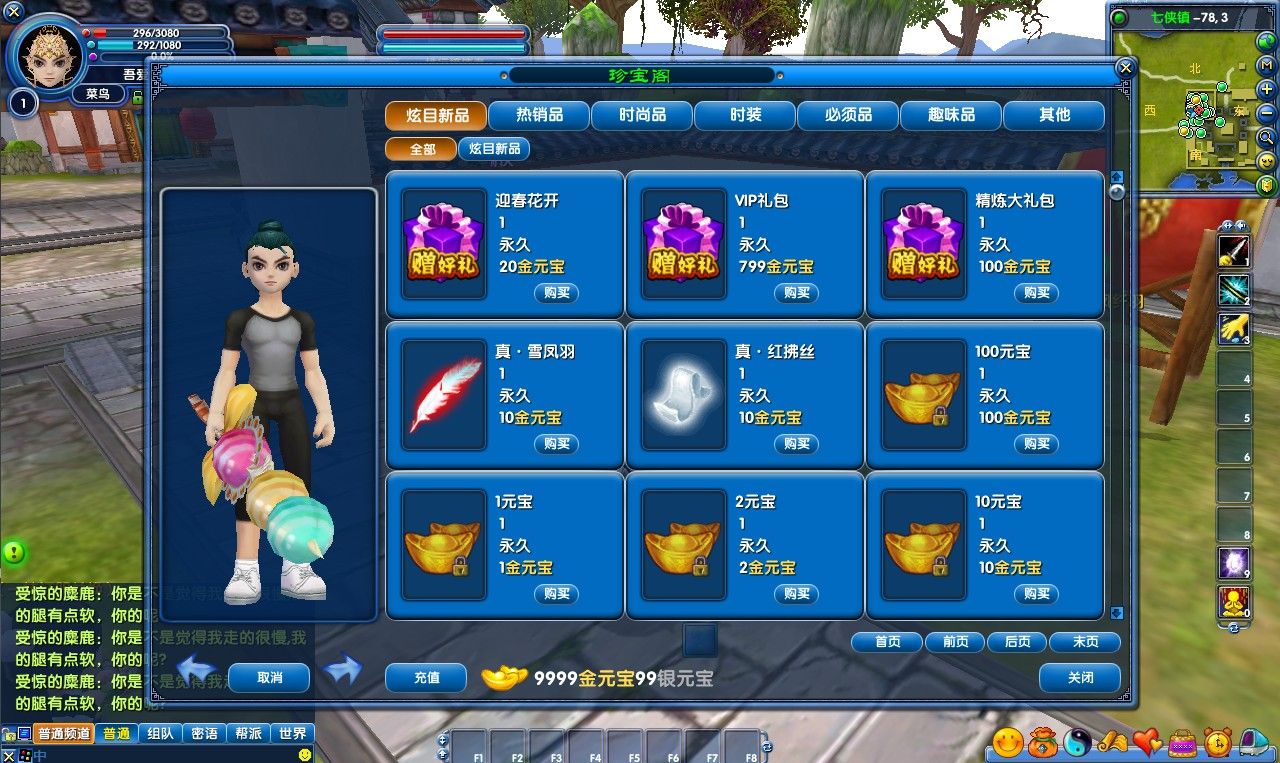Screen dimensions: 1280x763
Task: Jump to the 末页 last page
Action: click(1085, 642)
